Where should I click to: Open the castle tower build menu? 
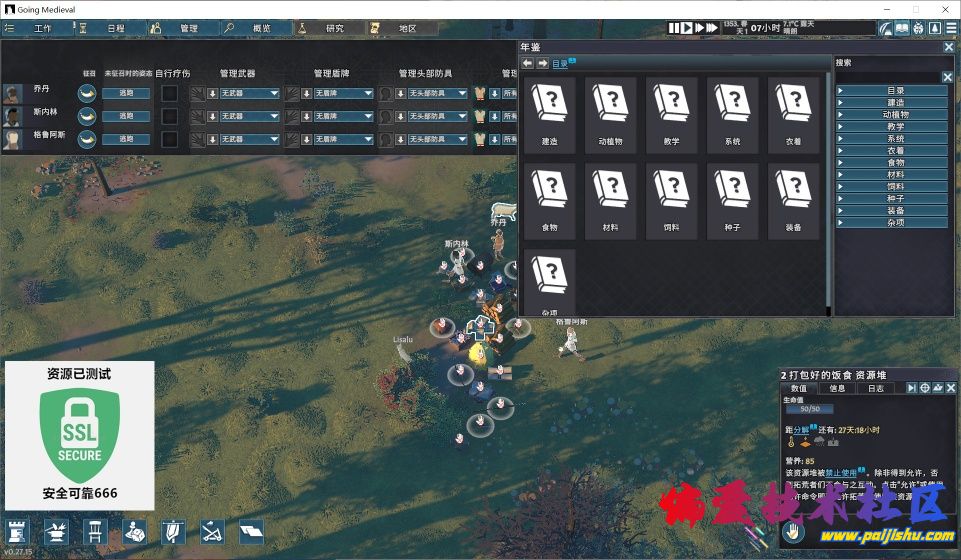[x=19, y=530]
